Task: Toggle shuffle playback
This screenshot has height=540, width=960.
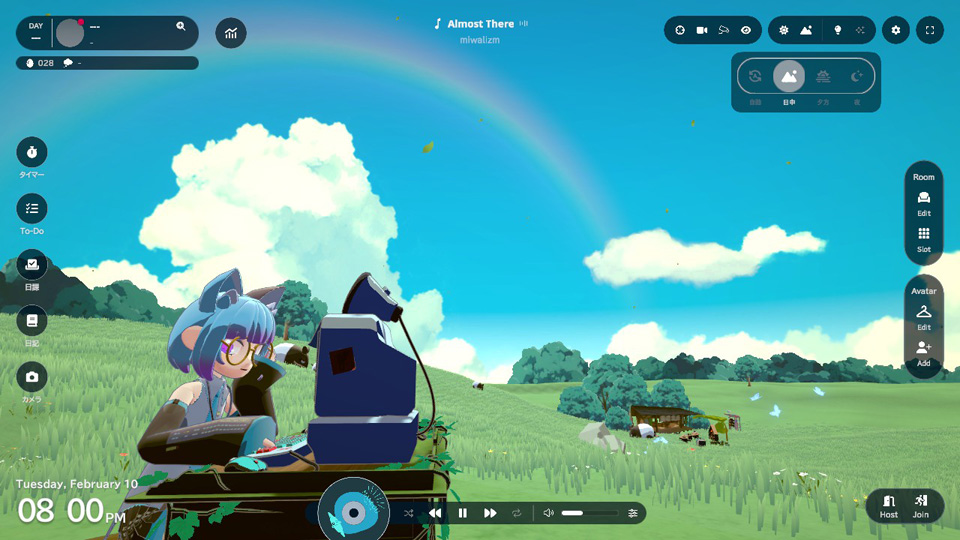Action: click(409, 513)
